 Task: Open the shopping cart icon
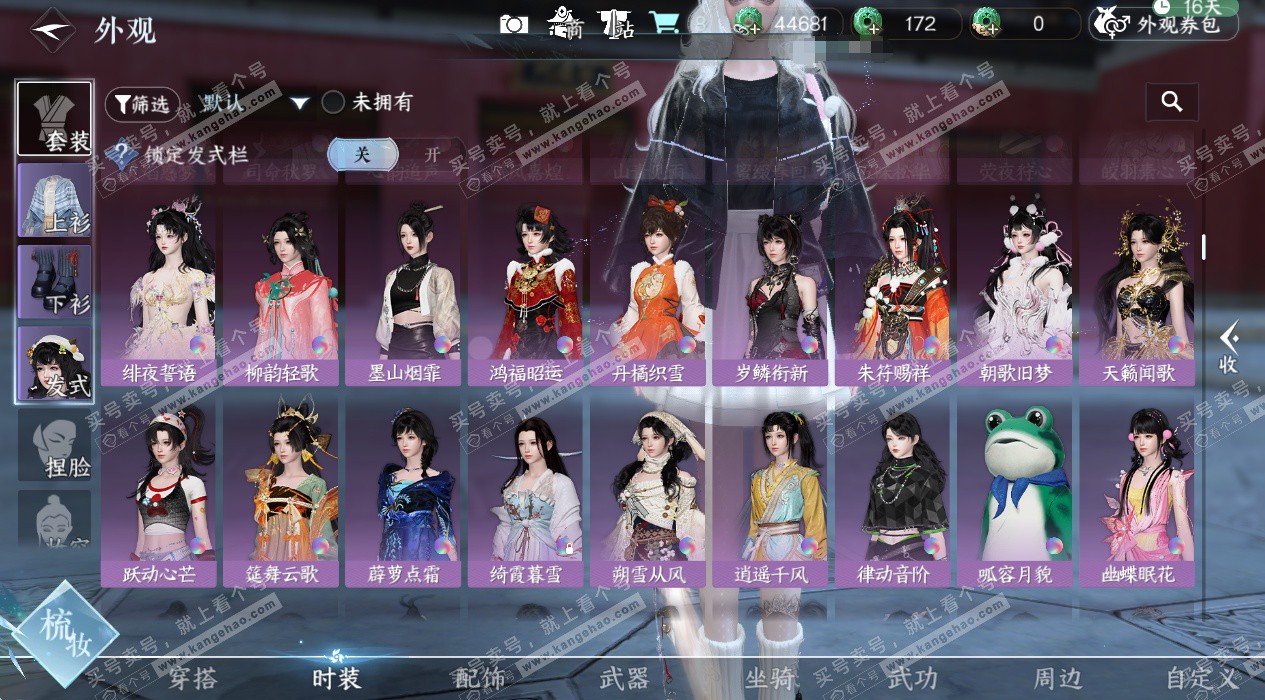pos(663,23)
